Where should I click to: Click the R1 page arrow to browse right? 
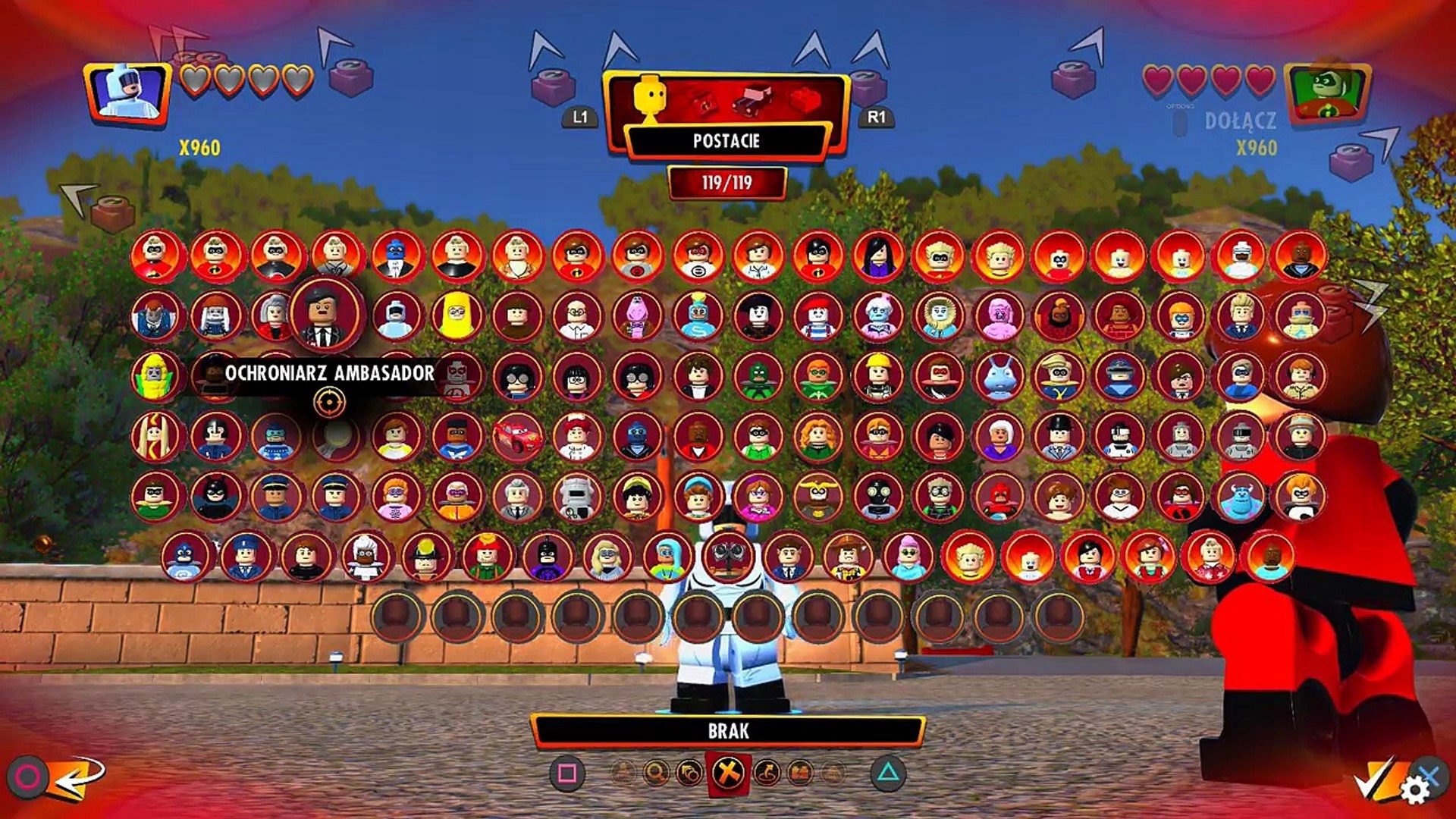(877, 118)
